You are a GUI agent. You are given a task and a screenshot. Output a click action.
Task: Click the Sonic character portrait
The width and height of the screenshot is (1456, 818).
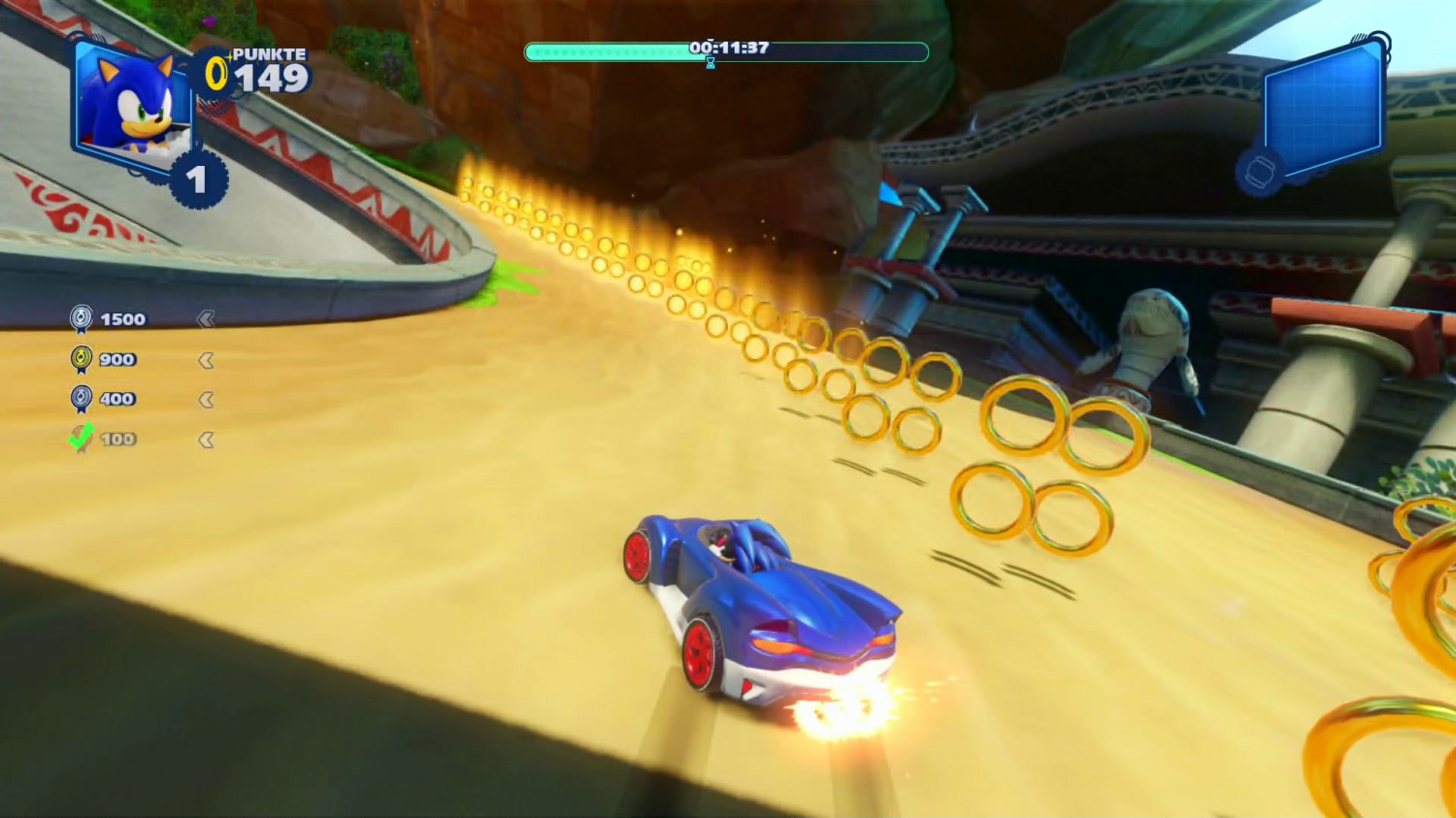[133, 103]
